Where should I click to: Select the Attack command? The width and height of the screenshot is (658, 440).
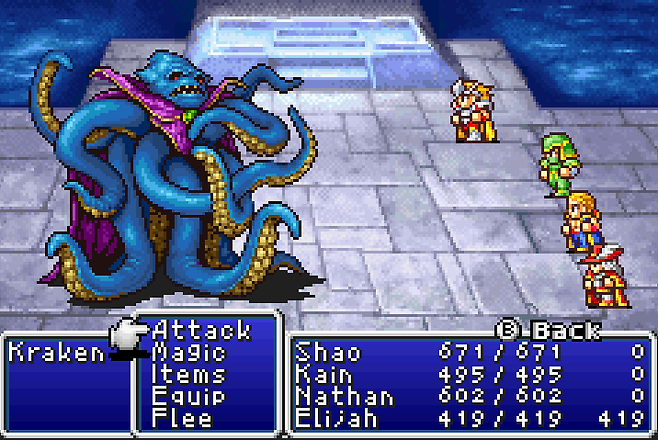tap(200, 330)
